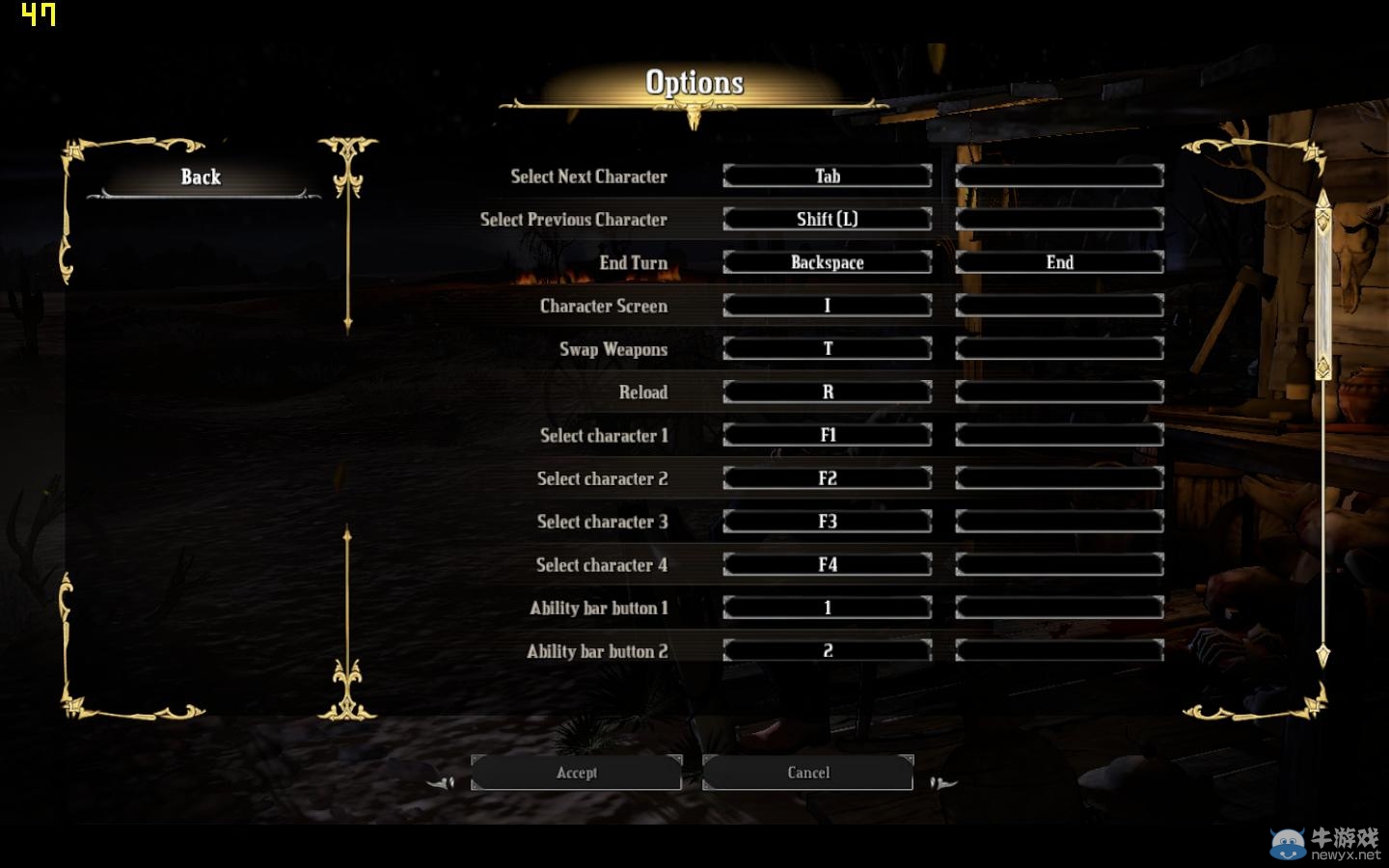The image size is (1389, 868).
Task: Set a secondary key for Reload
Action: tap(1059, 392)
